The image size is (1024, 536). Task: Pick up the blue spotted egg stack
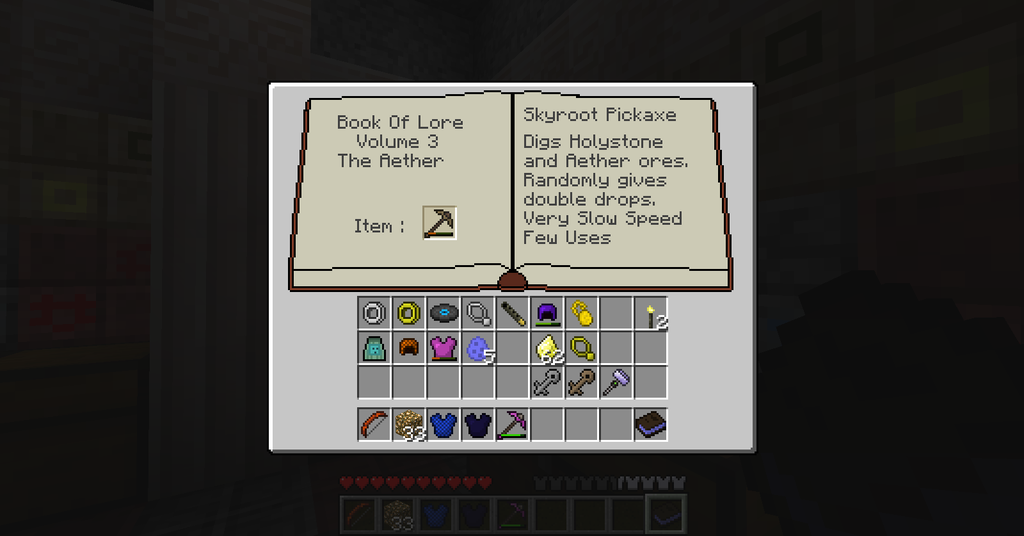(478, 349)
